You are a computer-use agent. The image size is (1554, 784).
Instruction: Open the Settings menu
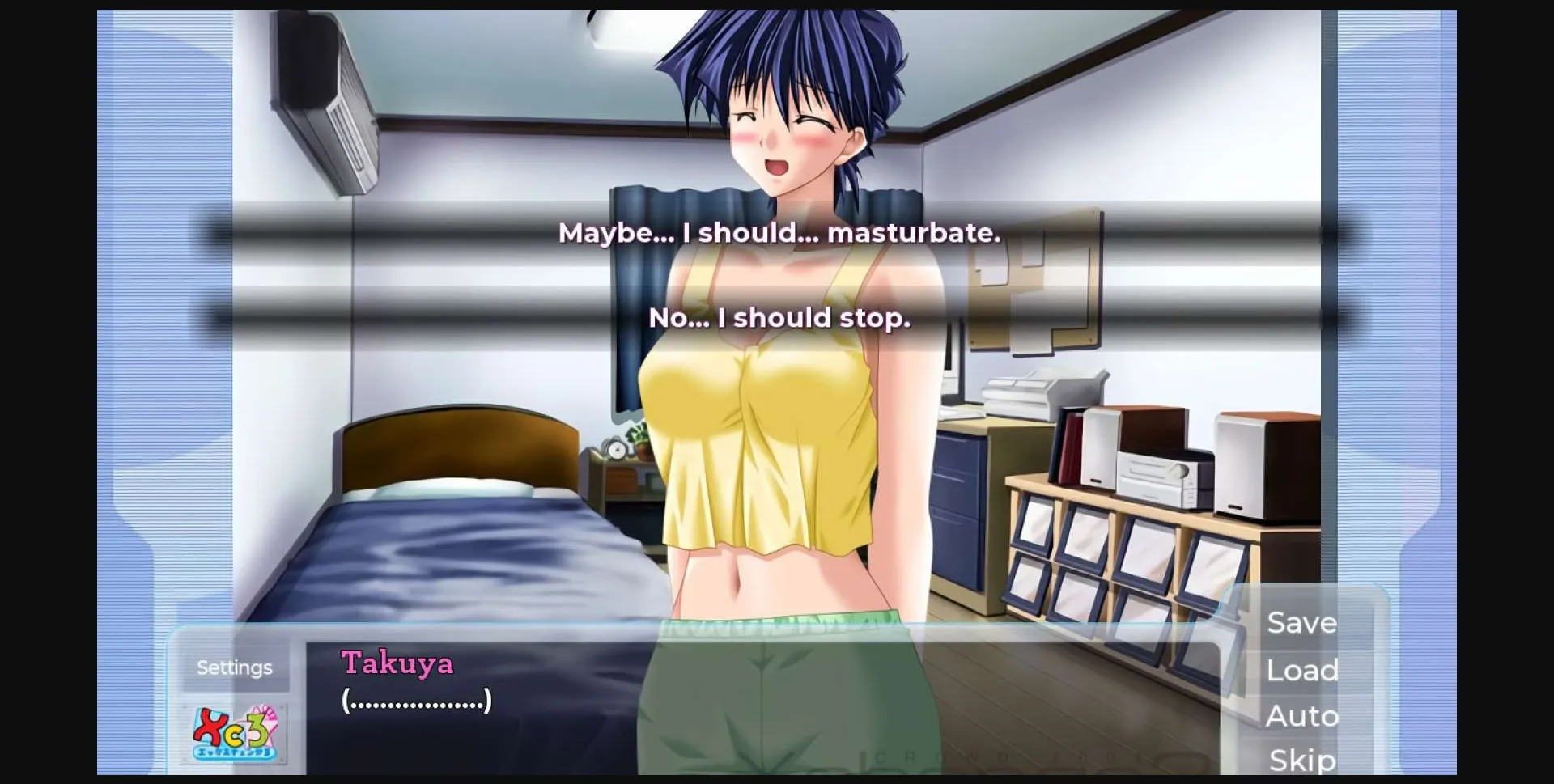[234, 667]
